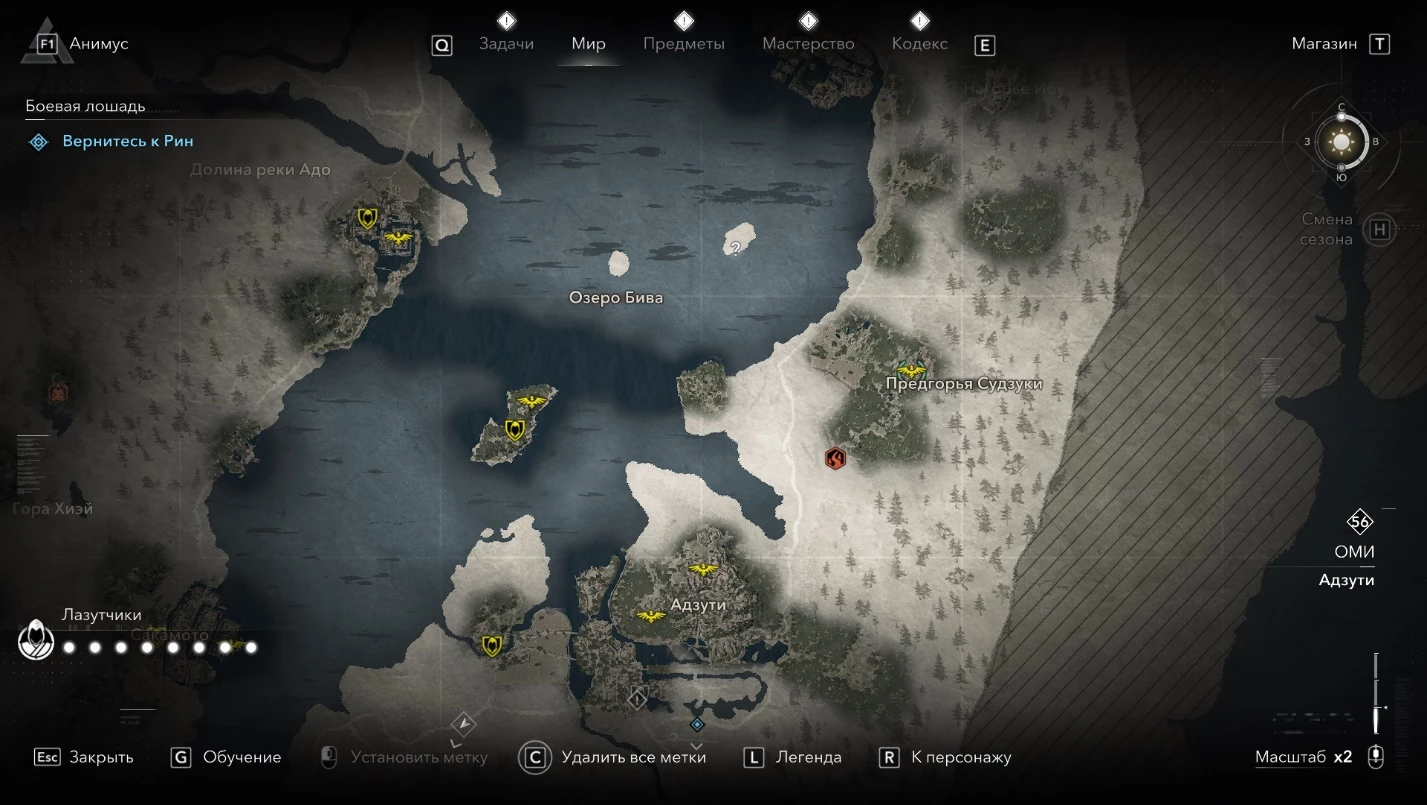Open the Лазутчики scouts icon

coord(36,640)
